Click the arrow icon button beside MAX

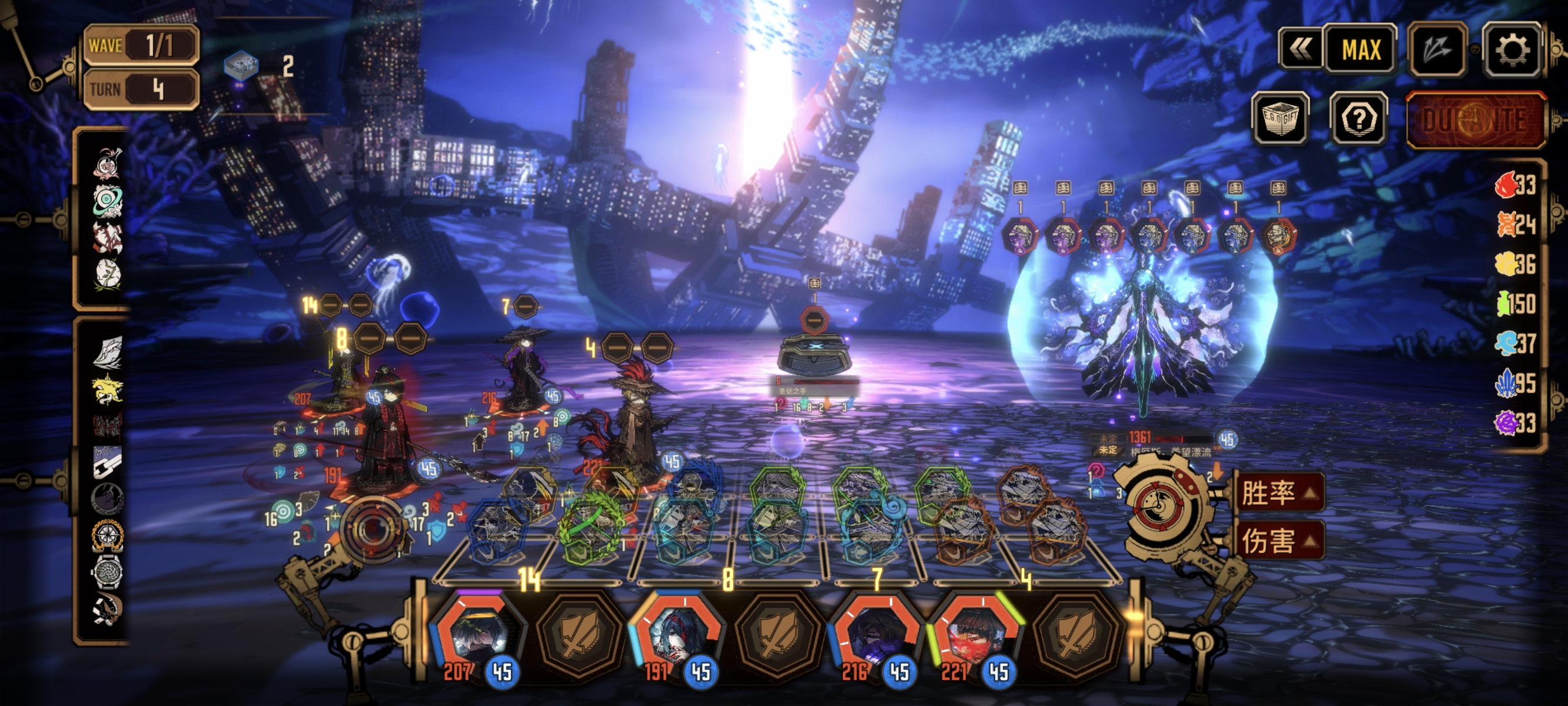point(1438,50)
